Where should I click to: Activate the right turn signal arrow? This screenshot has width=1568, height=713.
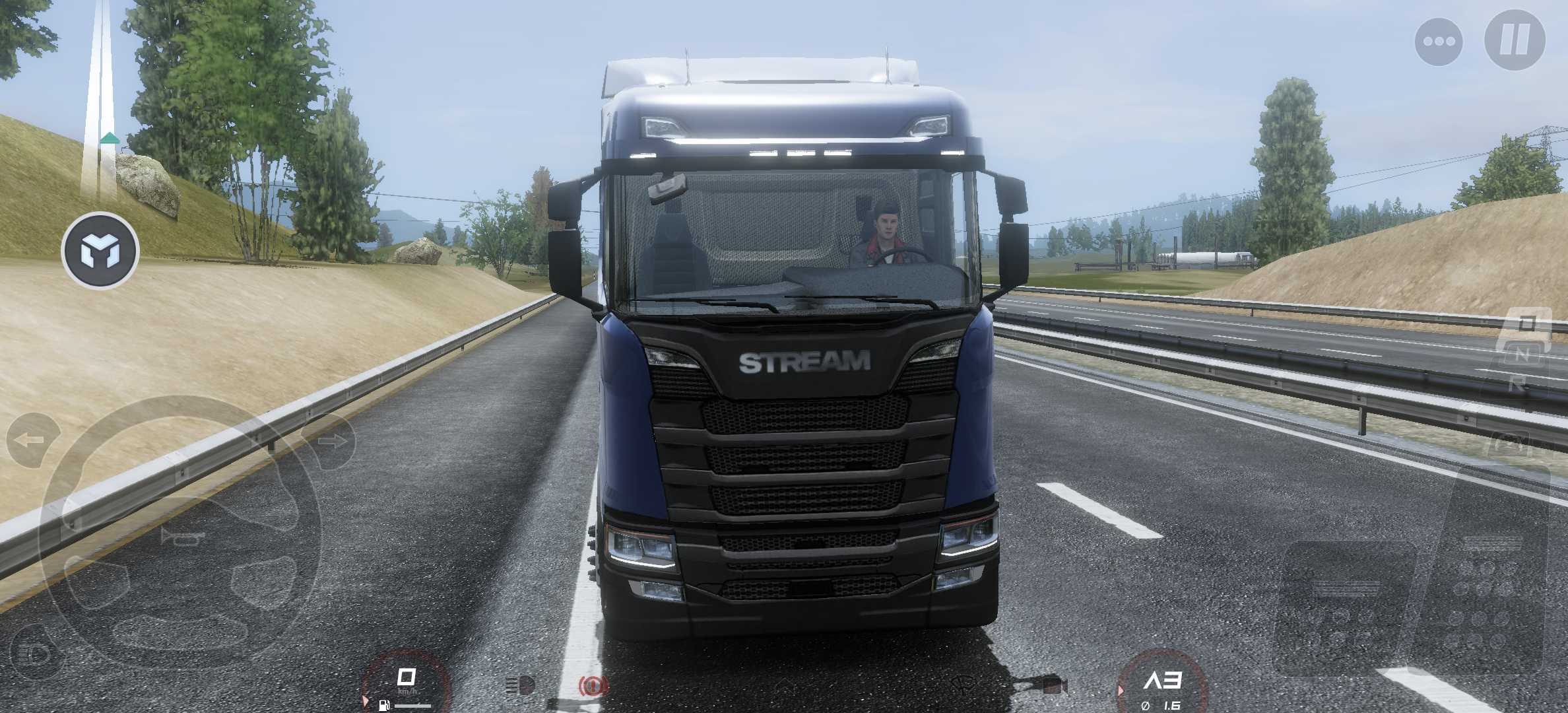pyautogui.click(x=329, y=440)
